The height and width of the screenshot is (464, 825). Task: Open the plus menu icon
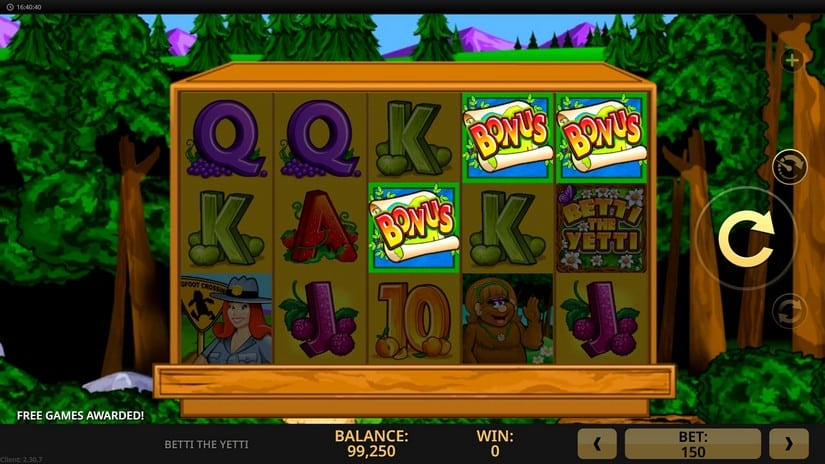792,61
